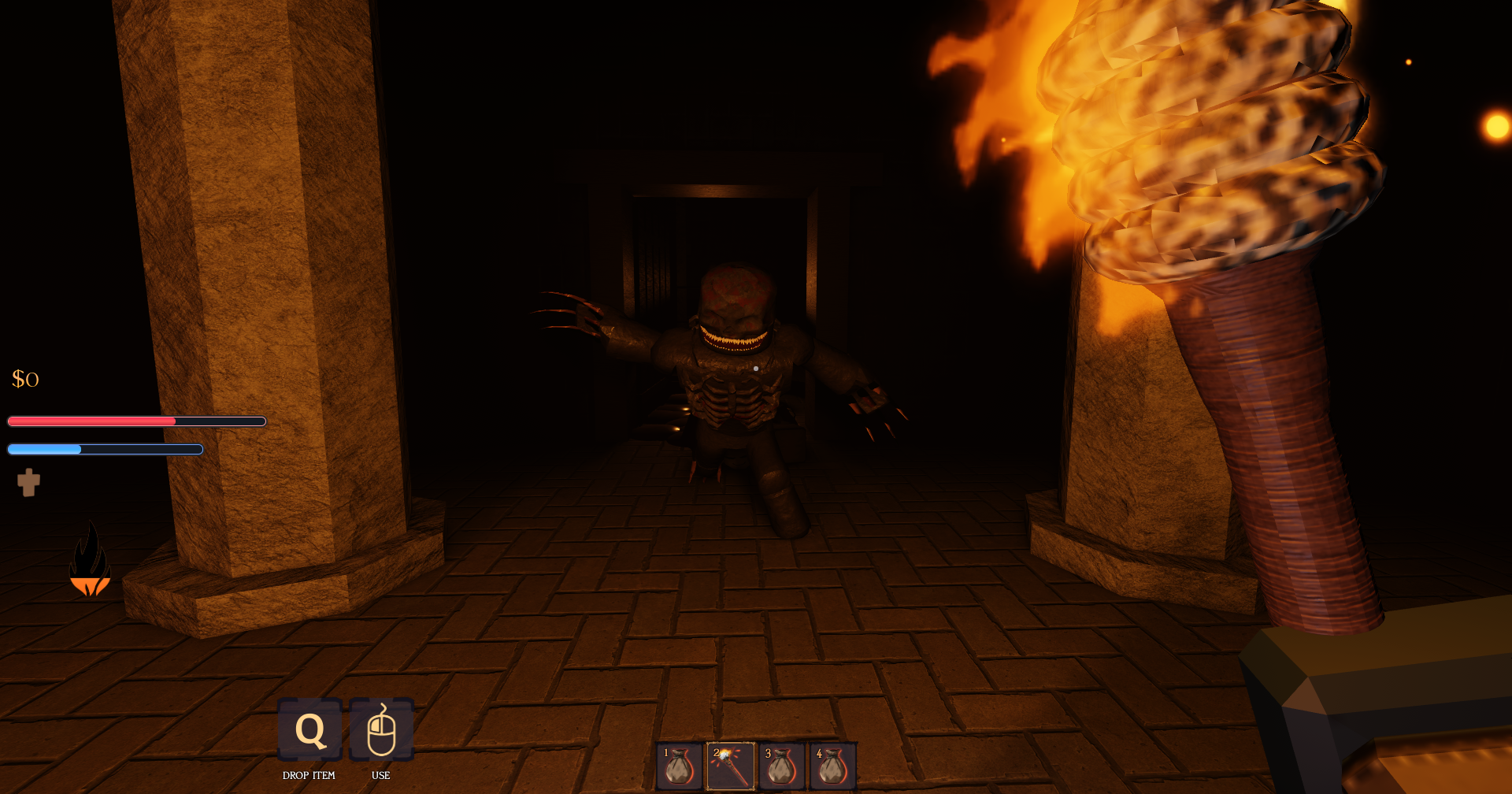The width and height of the screenshot is (1512, 794).
Task: Click the number 2 on the active hotbar slot
Action: click(x=715, y=751)
